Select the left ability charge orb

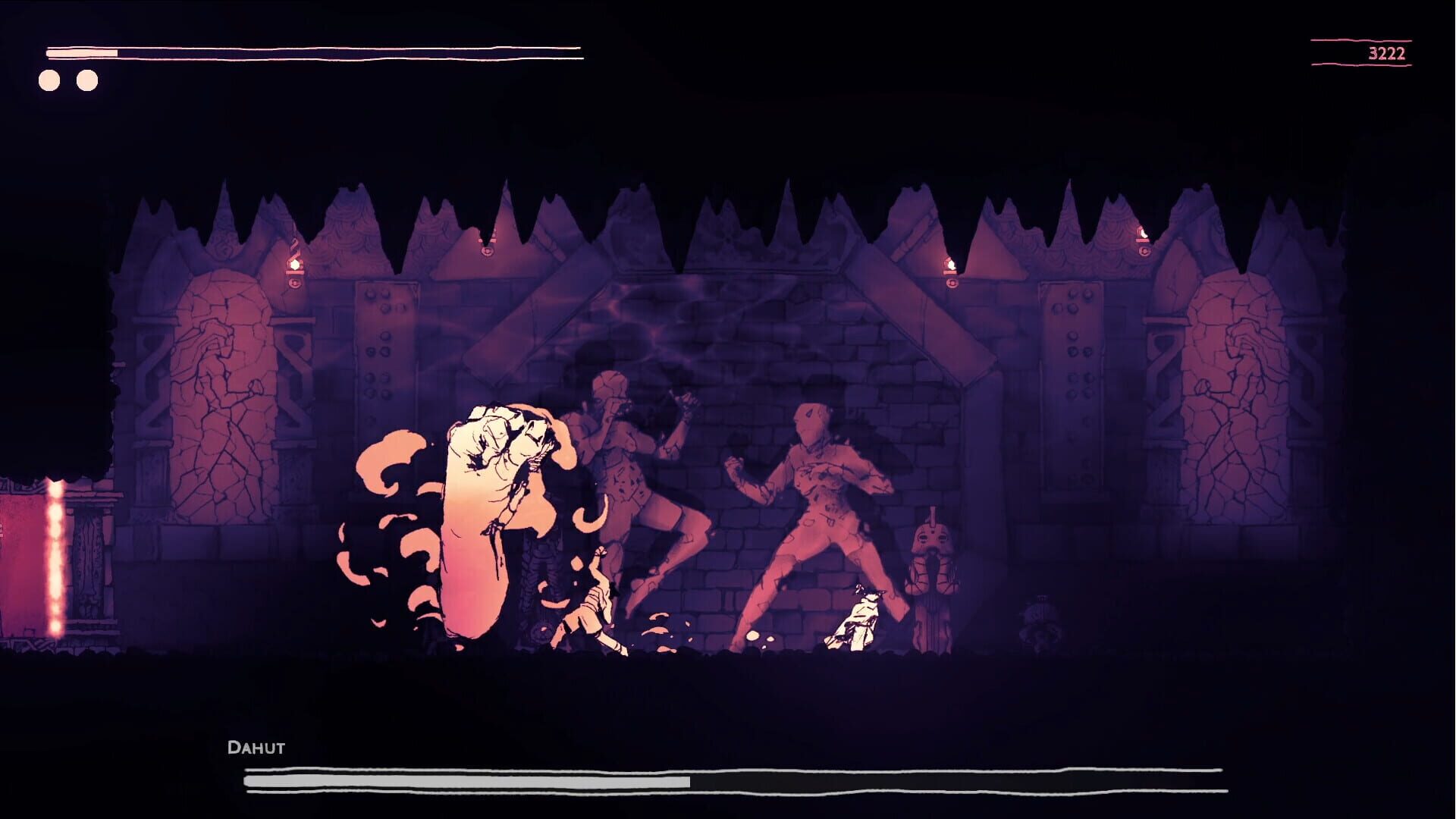(49, 78)
